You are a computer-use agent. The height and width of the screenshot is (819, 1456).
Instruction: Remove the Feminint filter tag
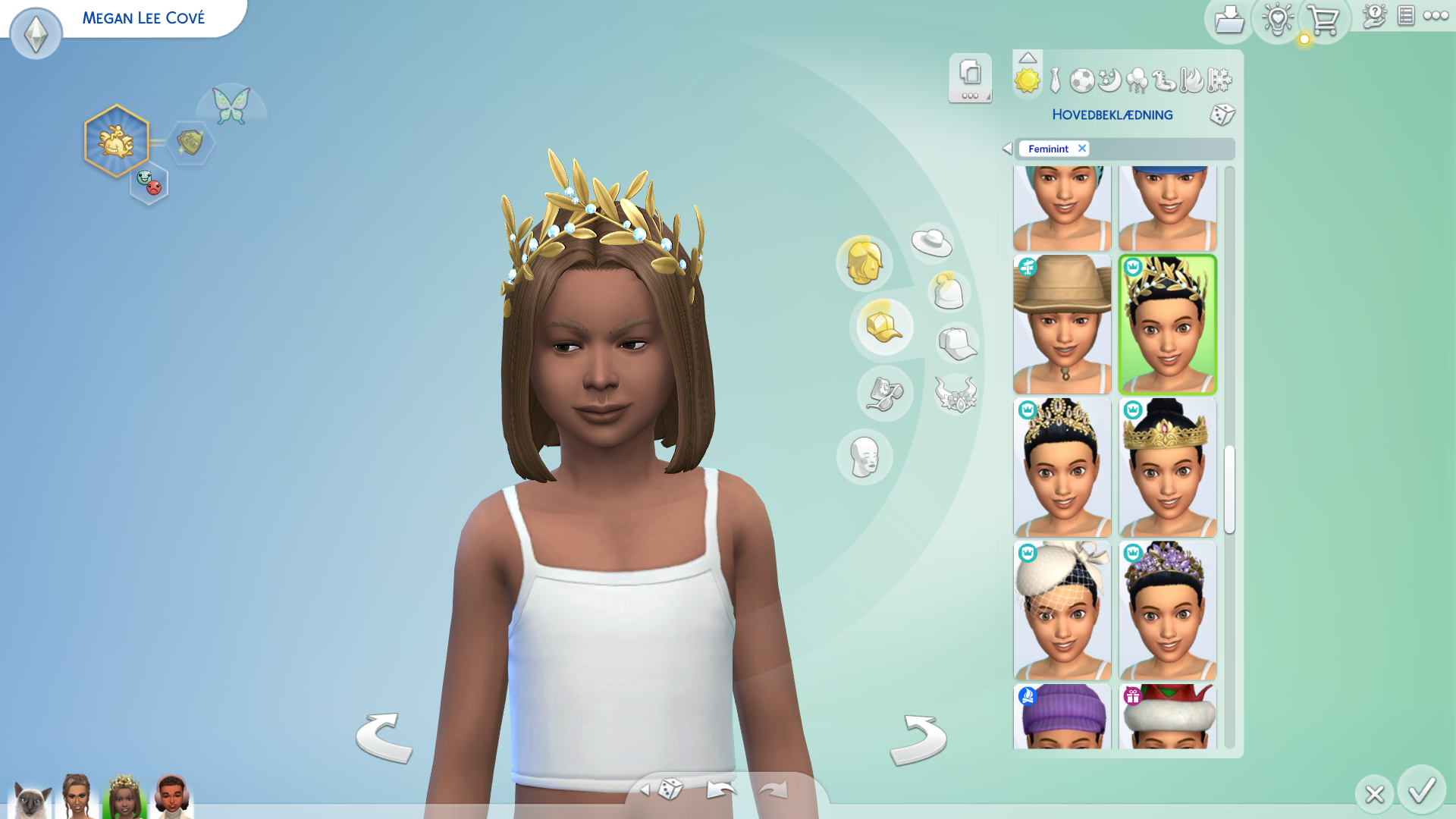click(x=1082, y=149)
